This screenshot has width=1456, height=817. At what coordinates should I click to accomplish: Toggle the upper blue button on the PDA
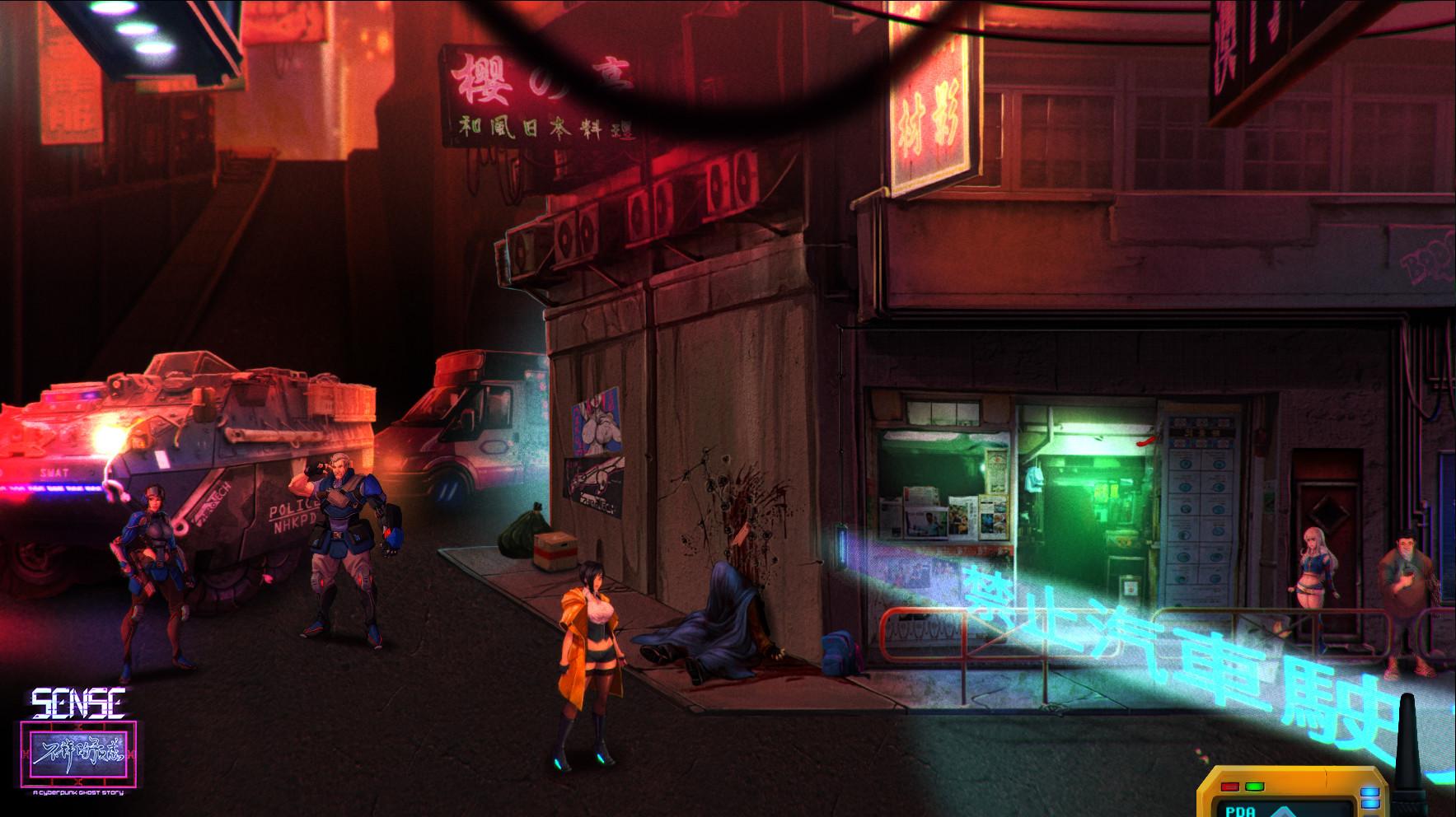coord(1370,791)
